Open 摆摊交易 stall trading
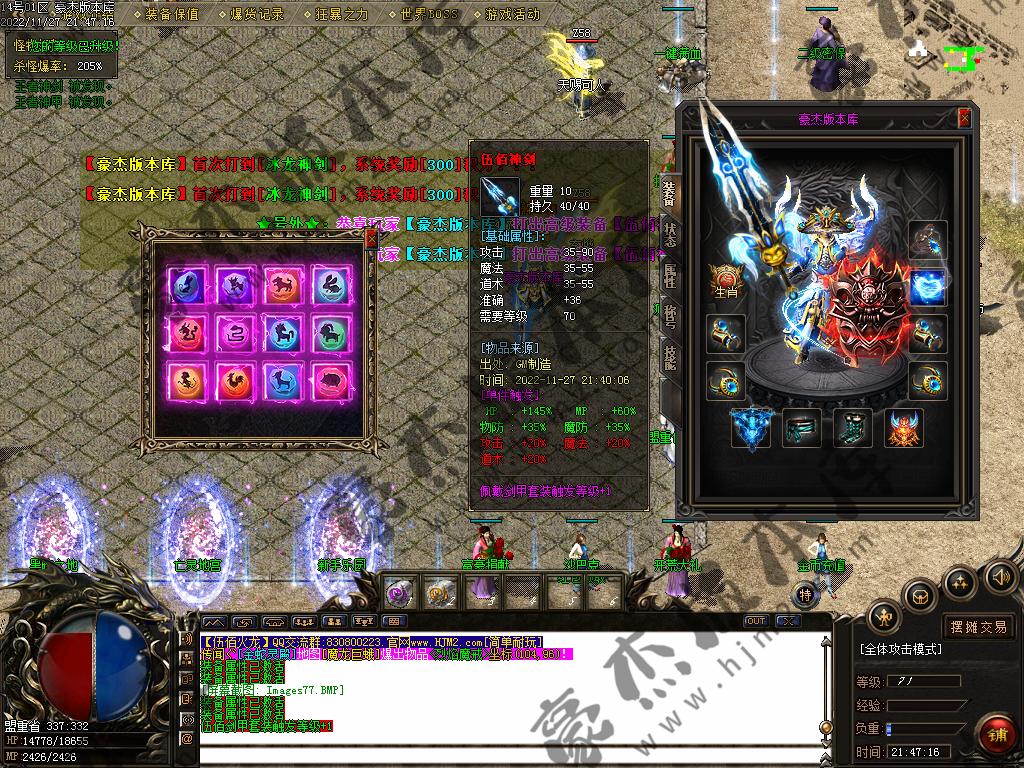The image size is (1024, 768). coord(978,627)
